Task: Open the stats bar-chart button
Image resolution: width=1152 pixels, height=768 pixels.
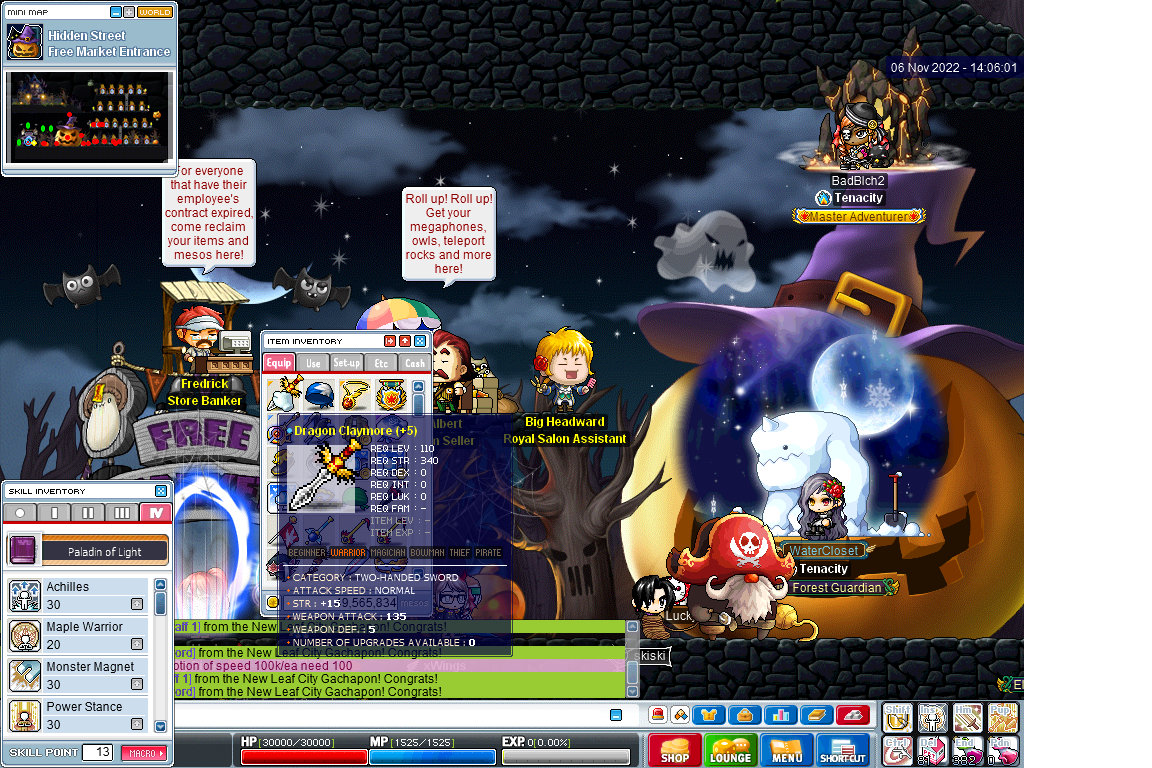Action: pyautogui.click(x=781, y=714)
